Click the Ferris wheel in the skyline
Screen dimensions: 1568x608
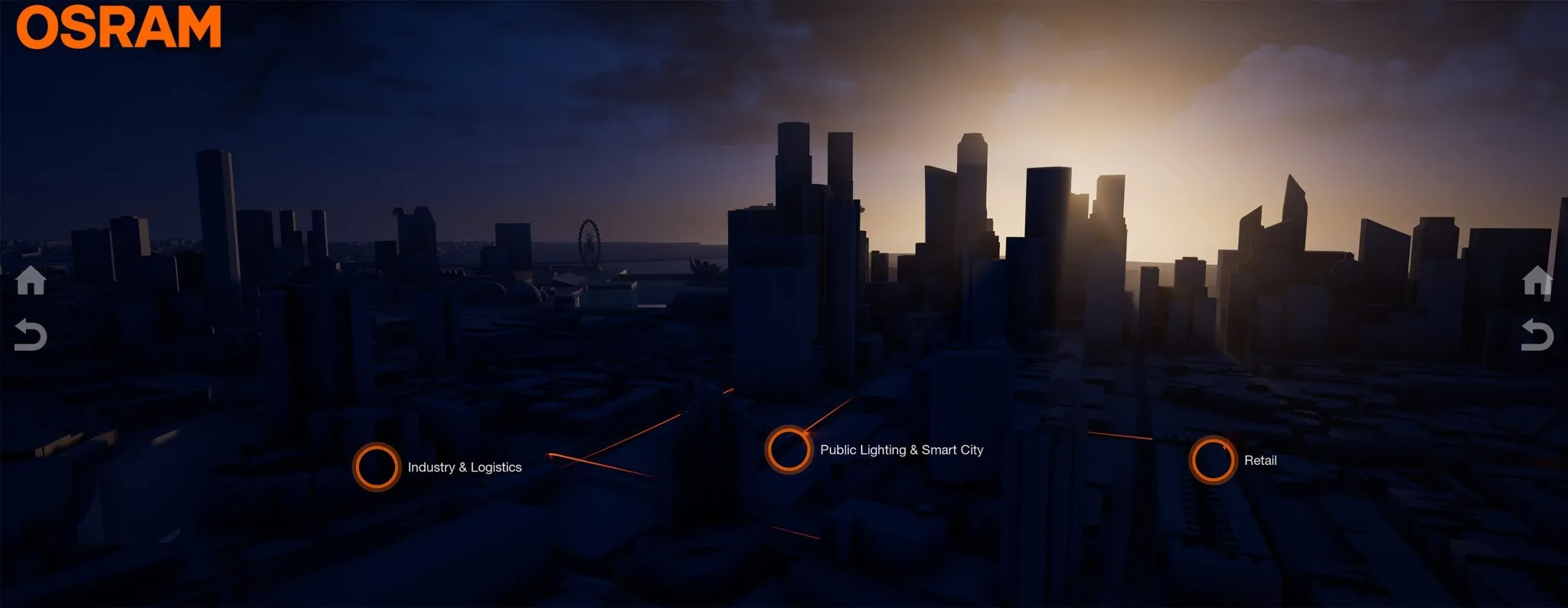pyautogui.click(x=588, y=232)
